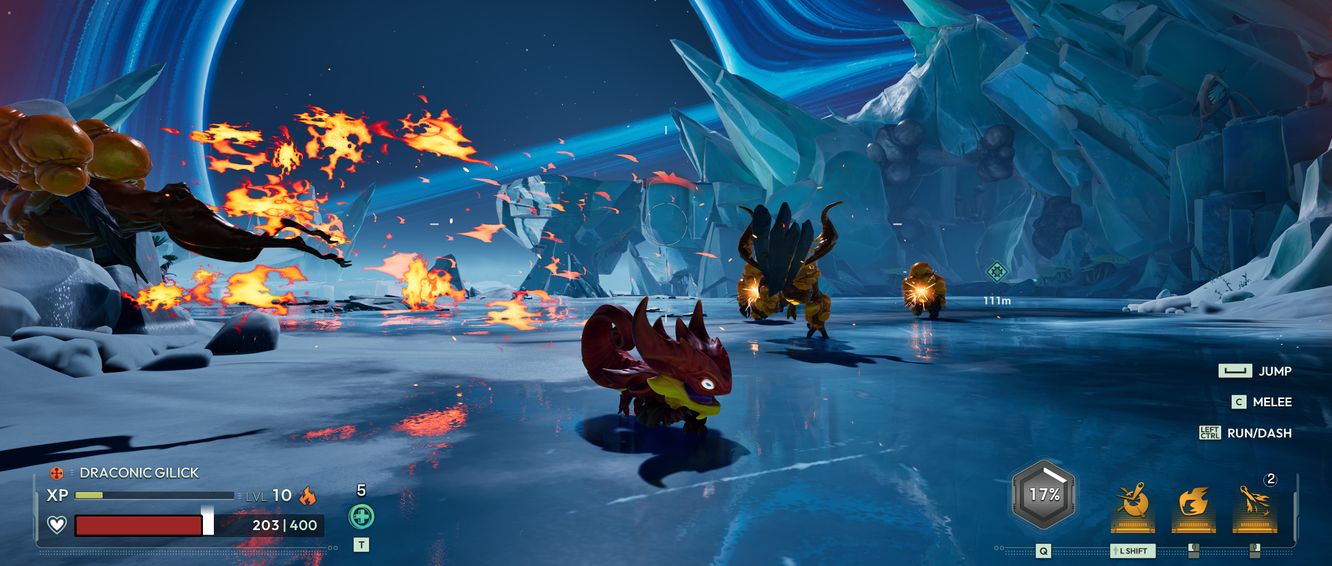Trigger the tail-swipe ability icon
This screenshot has height=566, width=1332.
(x=1133, y=500)
